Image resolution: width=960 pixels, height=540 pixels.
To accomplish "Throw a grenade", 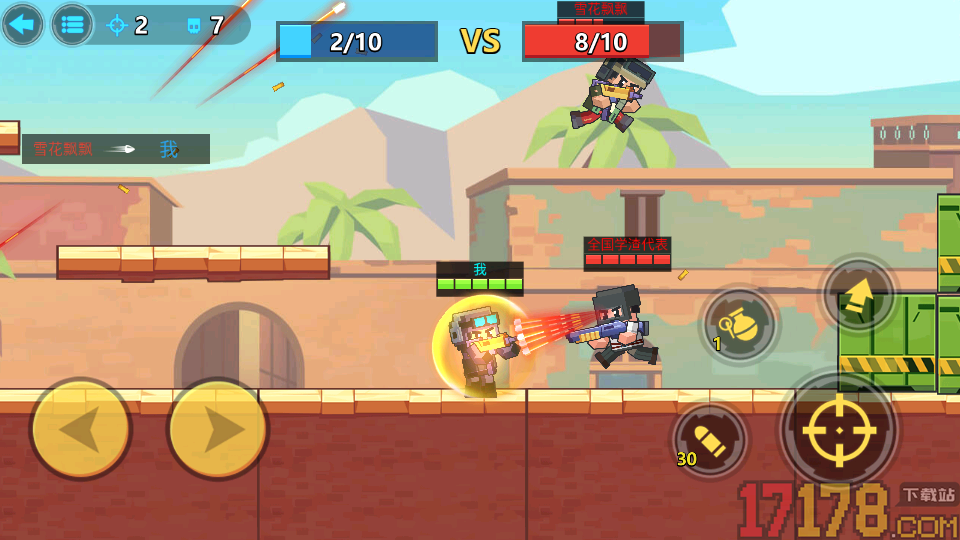I will tap(740, 324).
